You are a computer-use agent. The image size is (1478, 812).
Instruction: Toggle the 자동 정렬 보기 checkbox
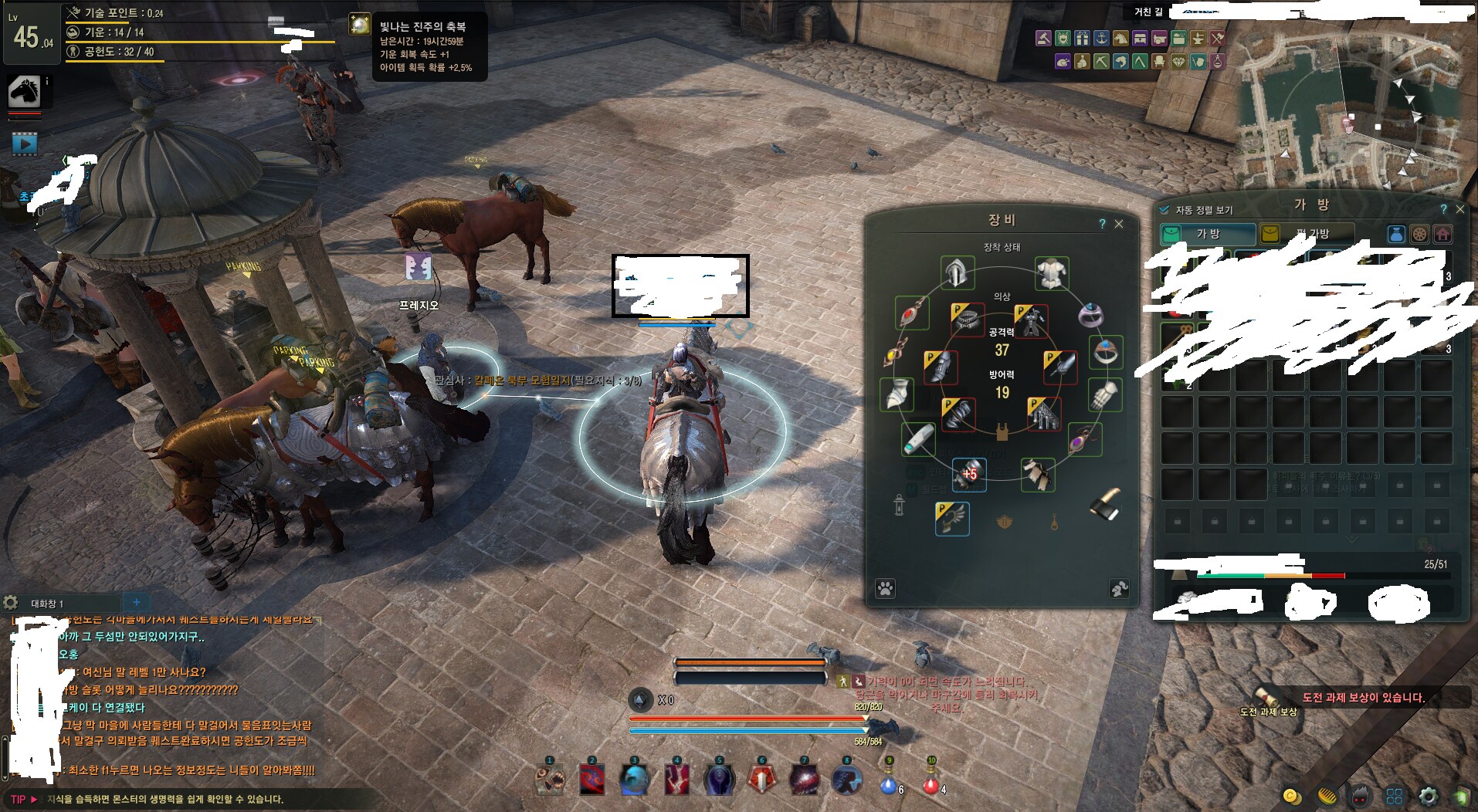(1164, 210)
